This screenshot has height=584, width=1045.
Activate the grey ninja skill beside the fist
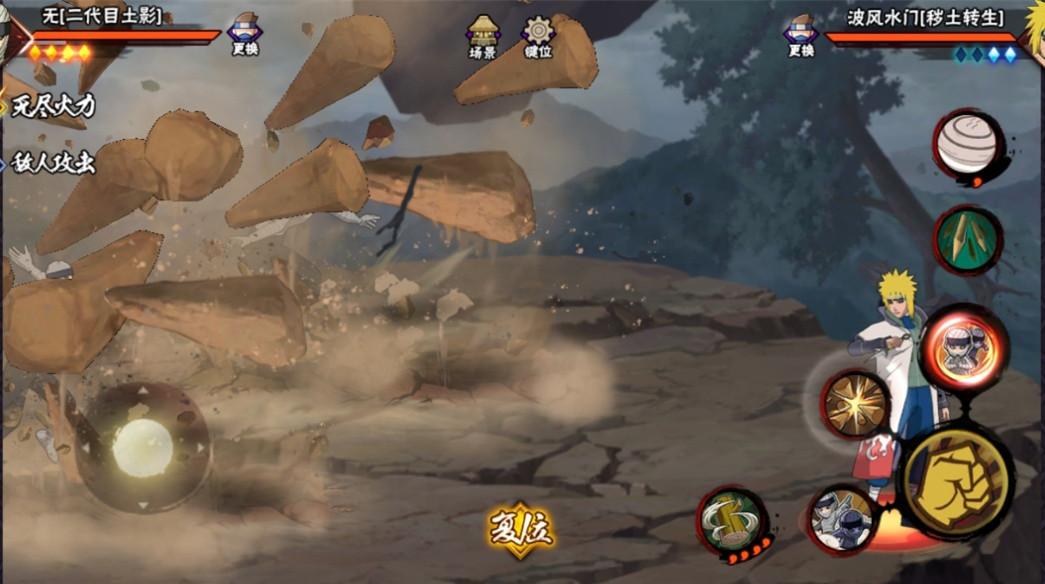click(x=841, y=519)
